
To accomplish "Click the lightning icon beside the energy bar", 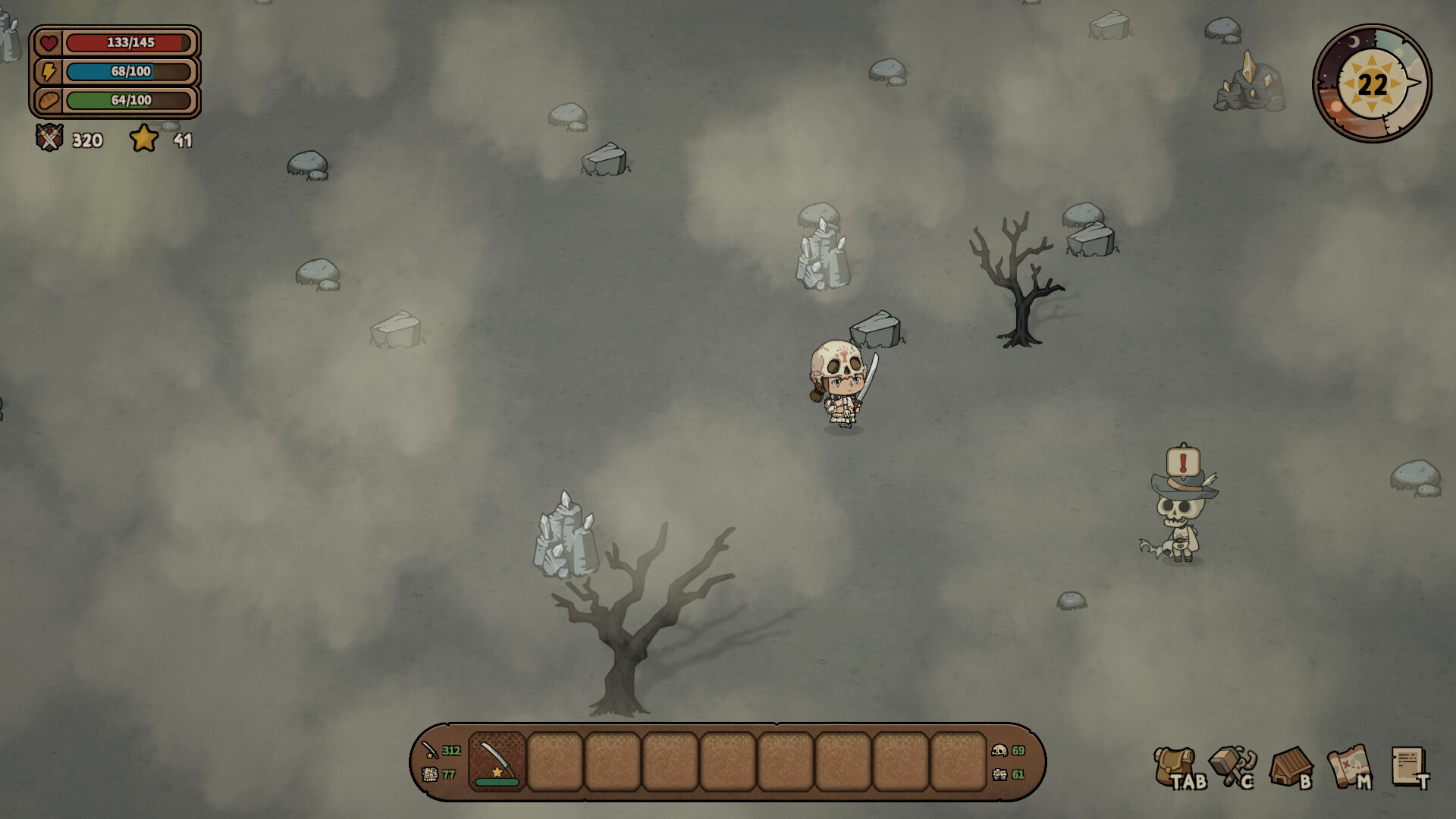I will click(48, 71).
